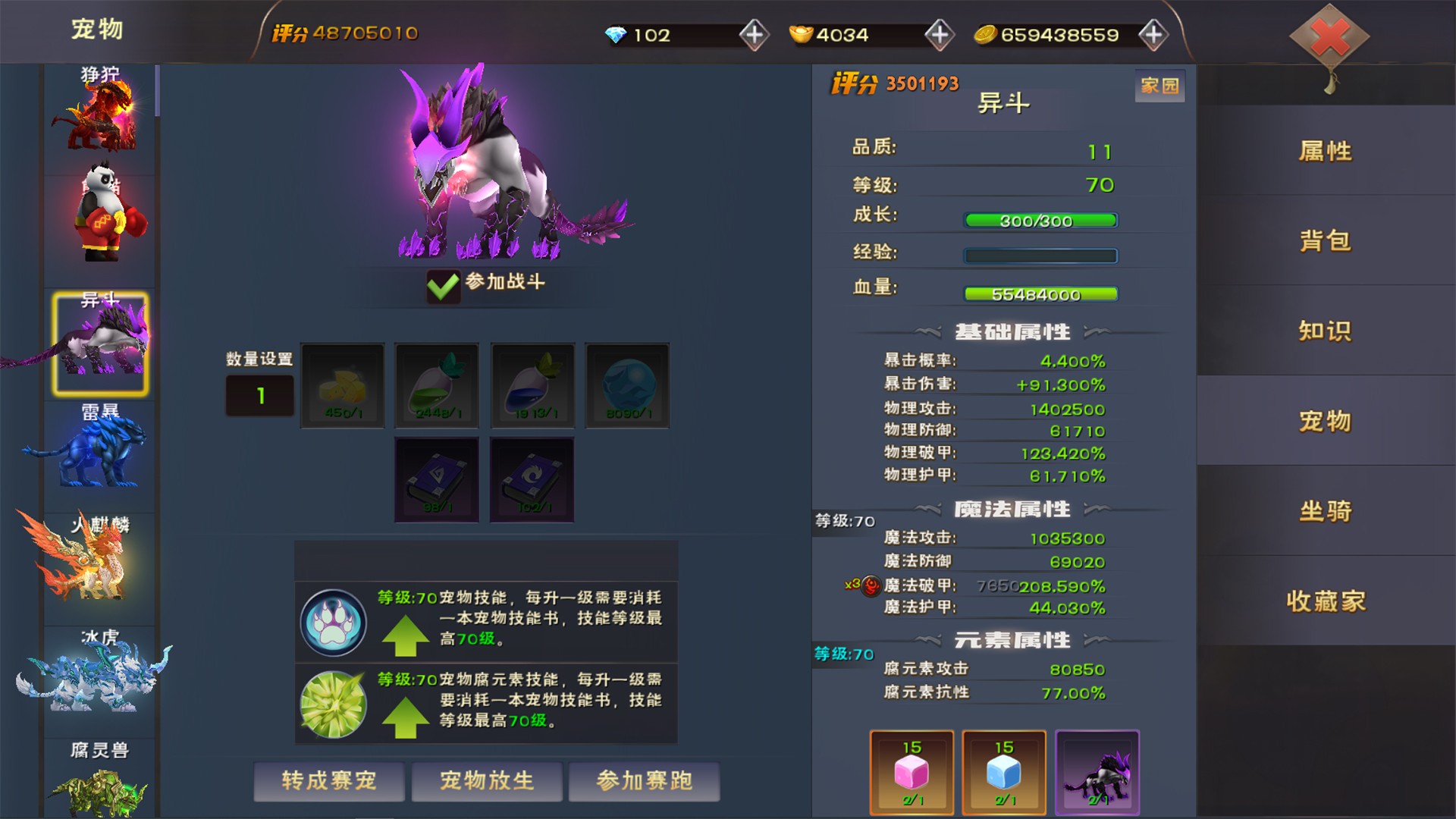Open the 家园 homestead button

[x=1159, y=86]
